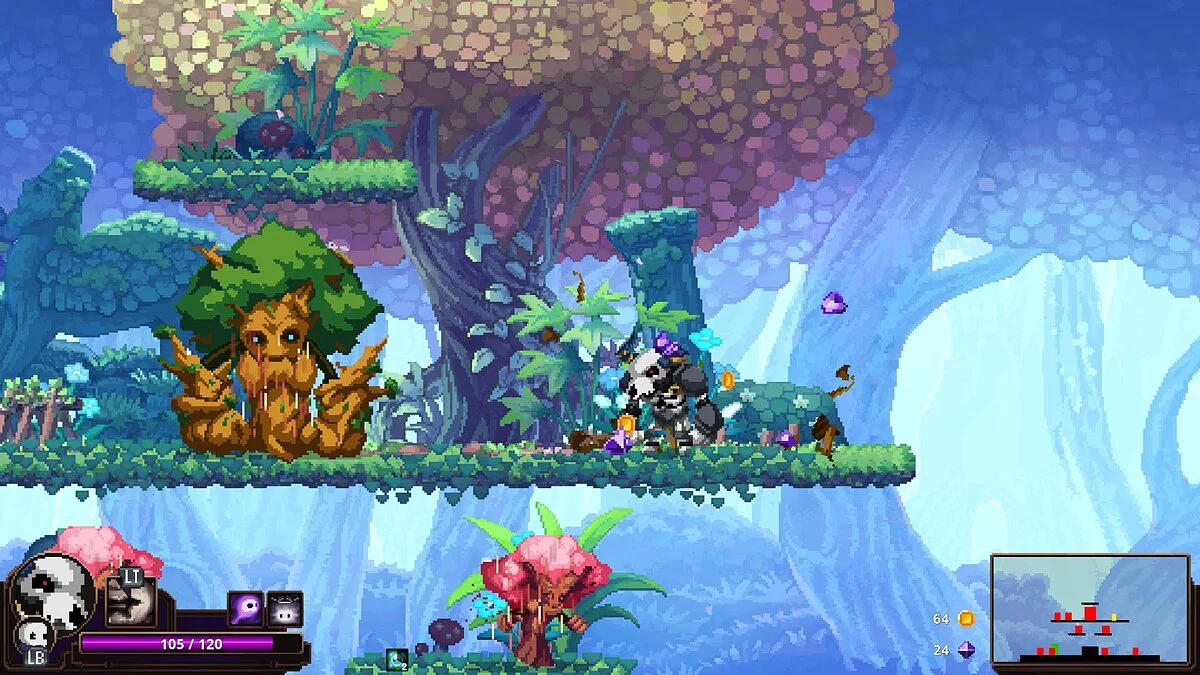Viewport: 1200px width, 675px height.
Task: Select the haloed spirit item icon
Action: pyautogui.click(x=285, y=608)
